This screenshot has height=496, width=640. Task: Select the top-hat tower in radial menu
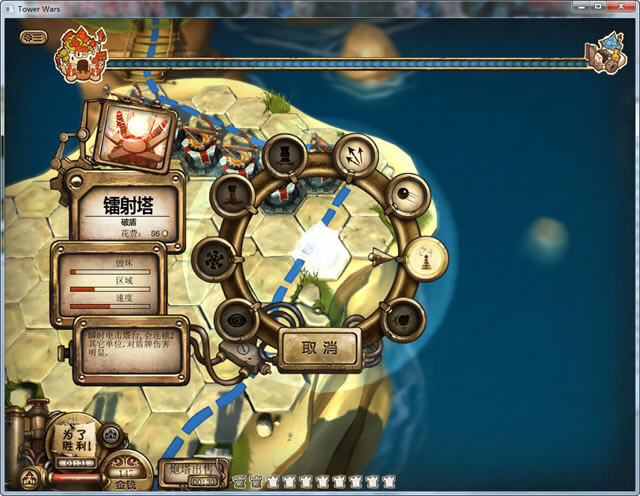pyautogui.click(x=284, y=155)
